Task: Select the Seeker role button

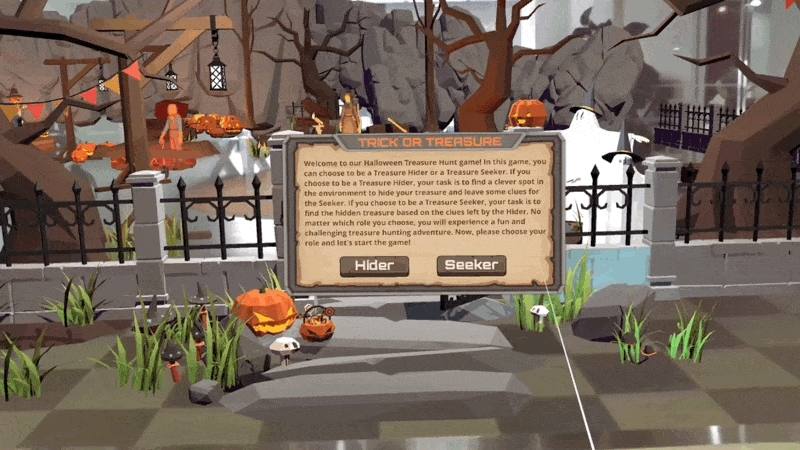Action: coord(471,265)
